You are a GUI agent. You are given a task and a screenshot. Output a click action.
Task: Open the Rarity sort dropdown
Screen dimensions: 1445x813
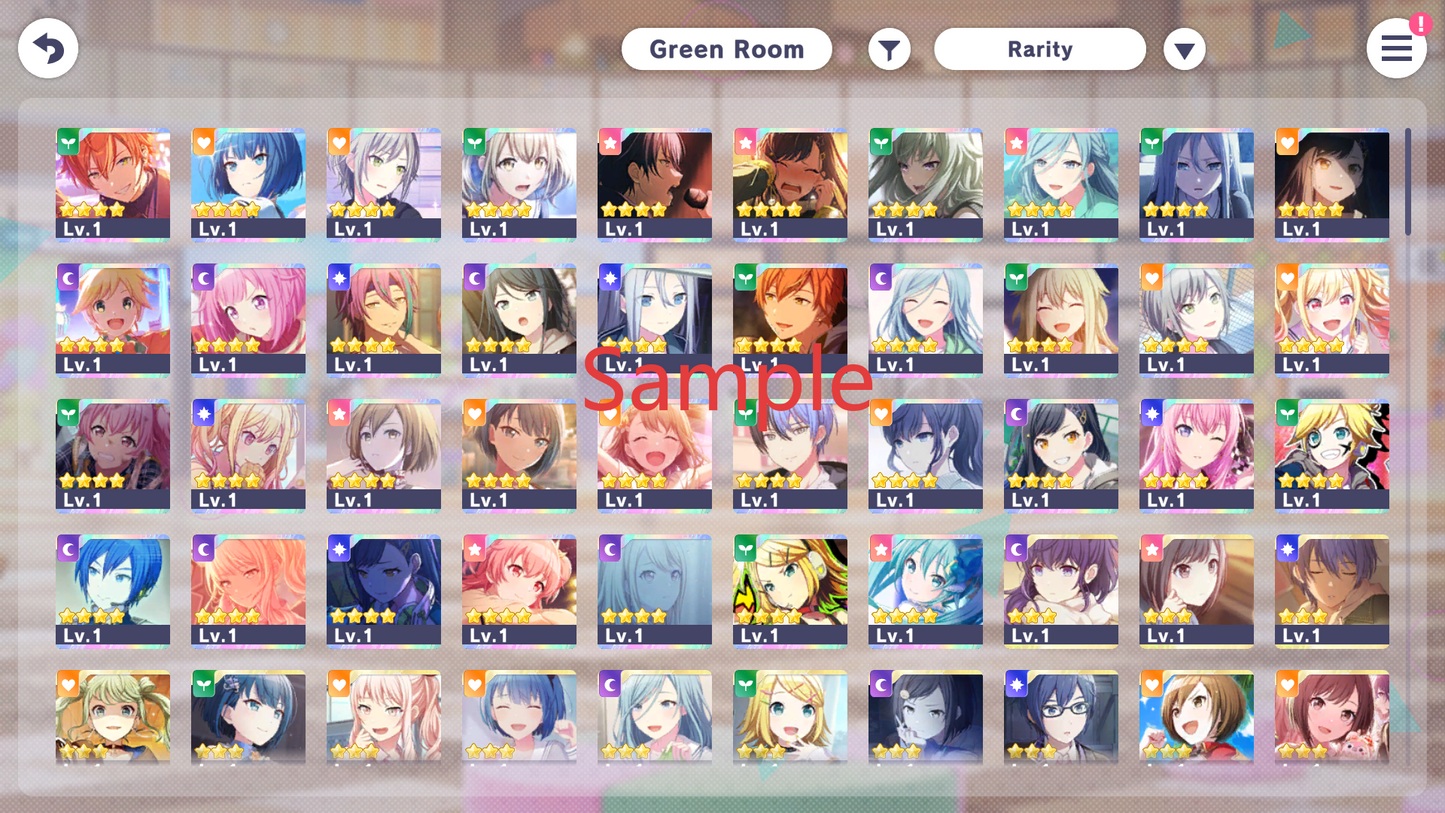pyautogui.click(x=1040, y=48)
